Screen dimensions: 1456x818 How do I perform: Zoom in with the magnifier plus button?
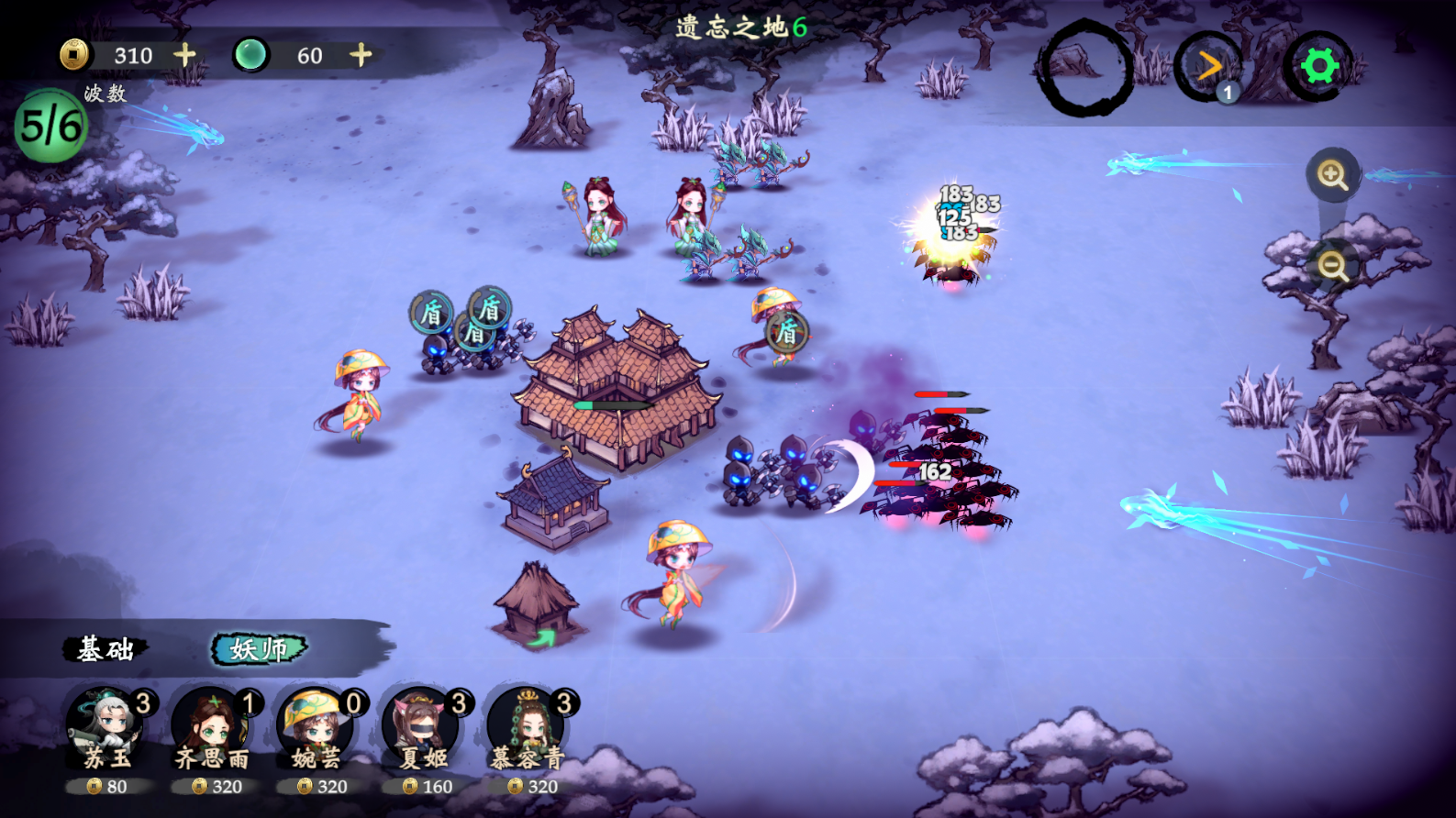click(x=1332, y=174)
